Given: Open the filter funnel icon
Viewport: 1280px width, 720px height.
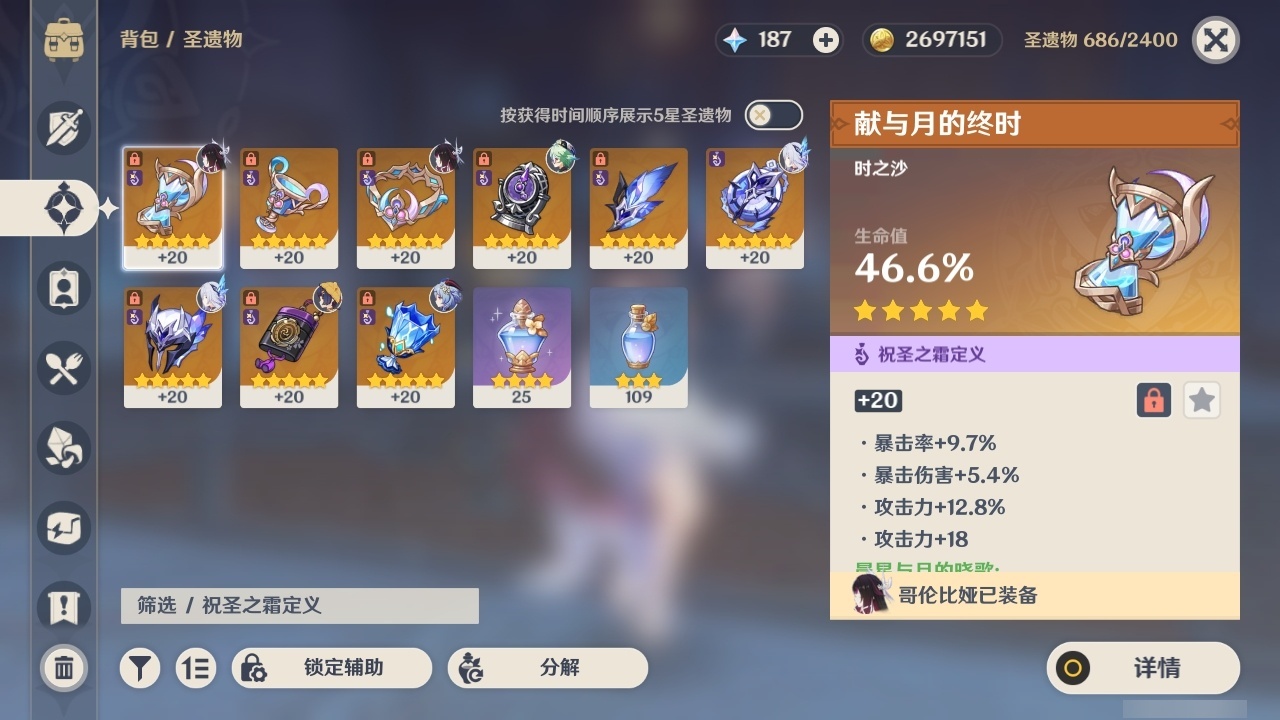Looking at the screenshot, I should (140, 668).
